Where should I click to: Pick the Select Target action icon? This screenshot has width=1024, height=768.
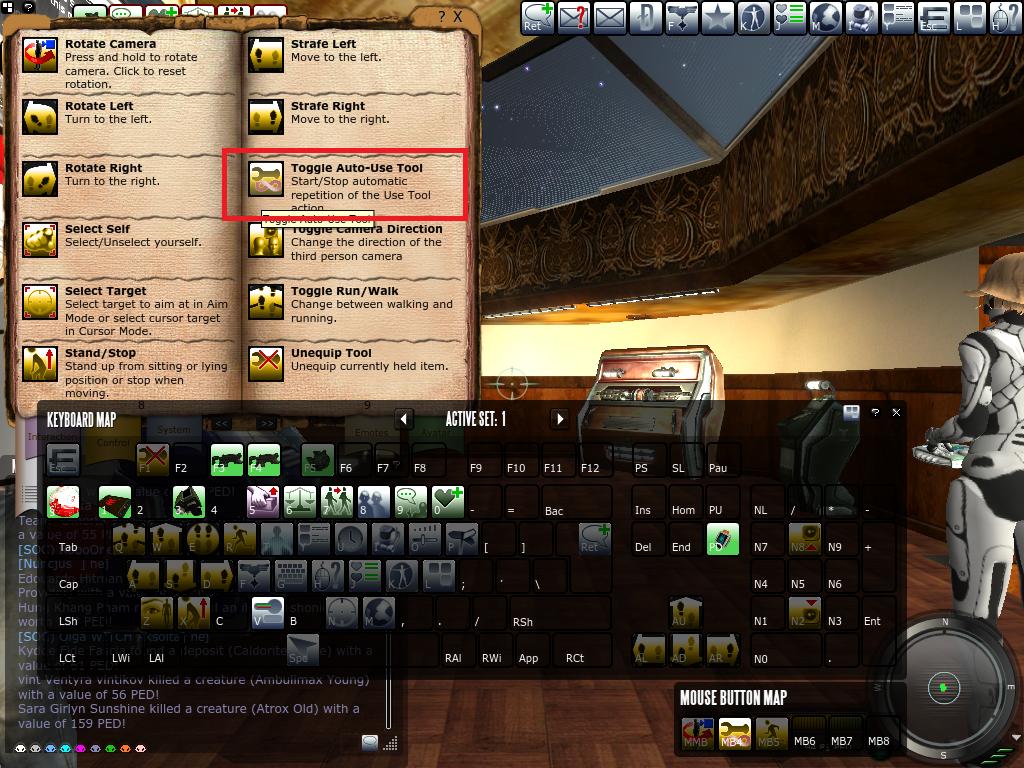click(x=41, y=303)
